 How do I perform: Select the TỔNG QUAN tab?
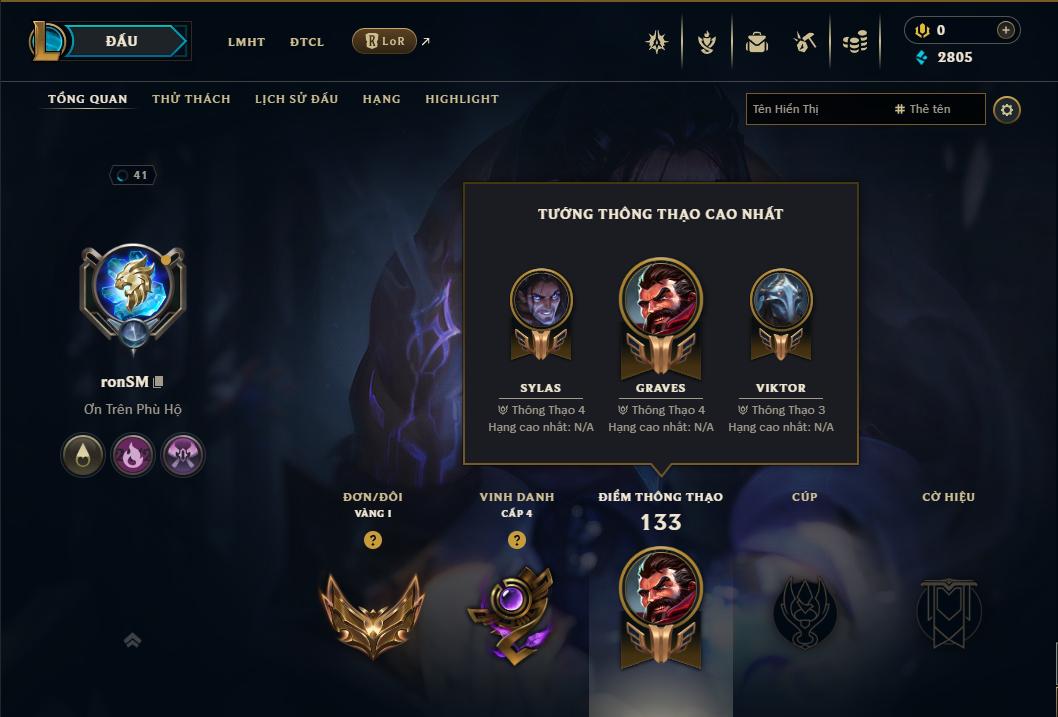[x=88, y=99]
